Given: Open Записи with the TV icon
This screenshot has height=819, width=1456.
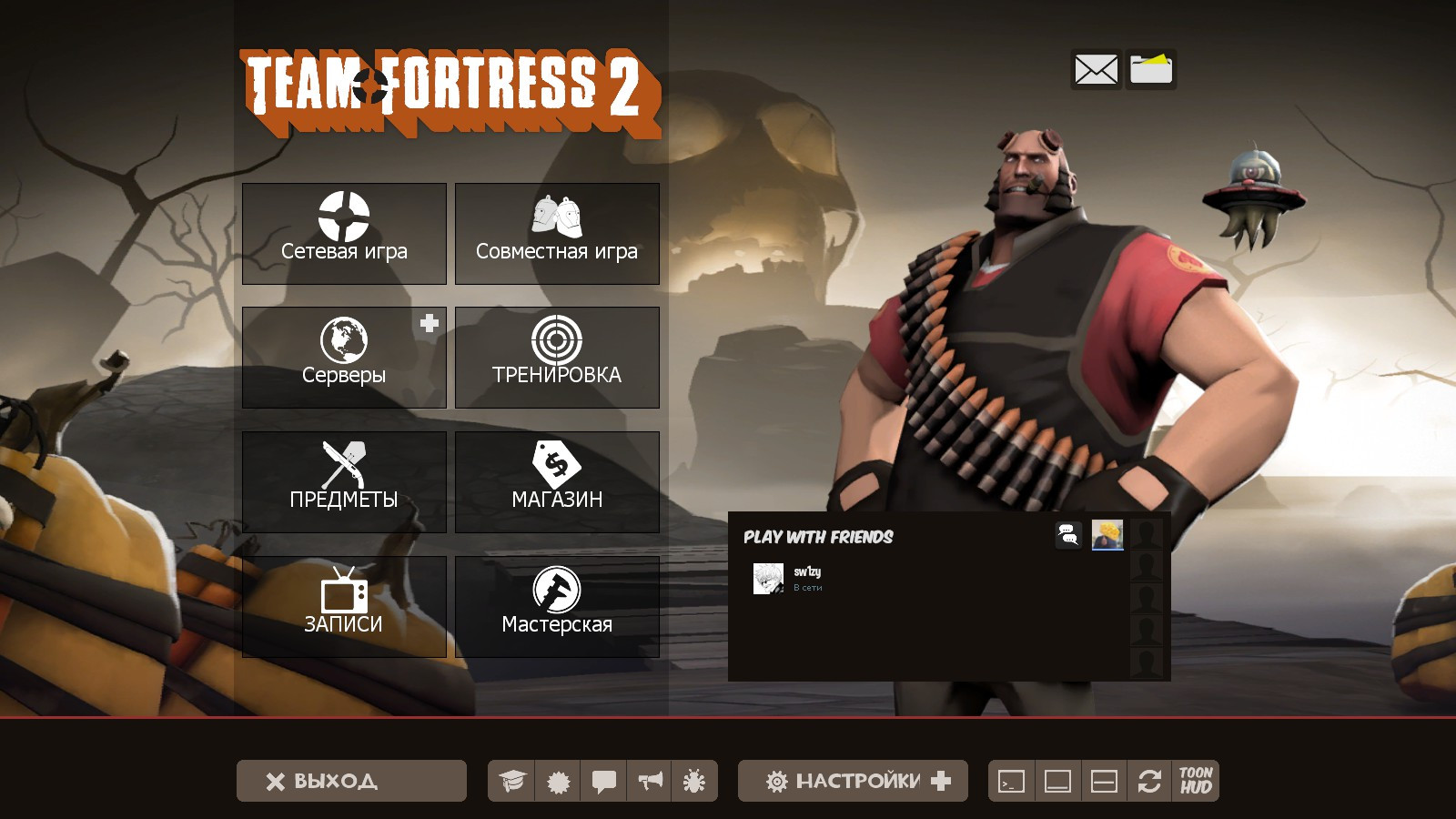Looking at the screenshot, I should tap(344, 605).
